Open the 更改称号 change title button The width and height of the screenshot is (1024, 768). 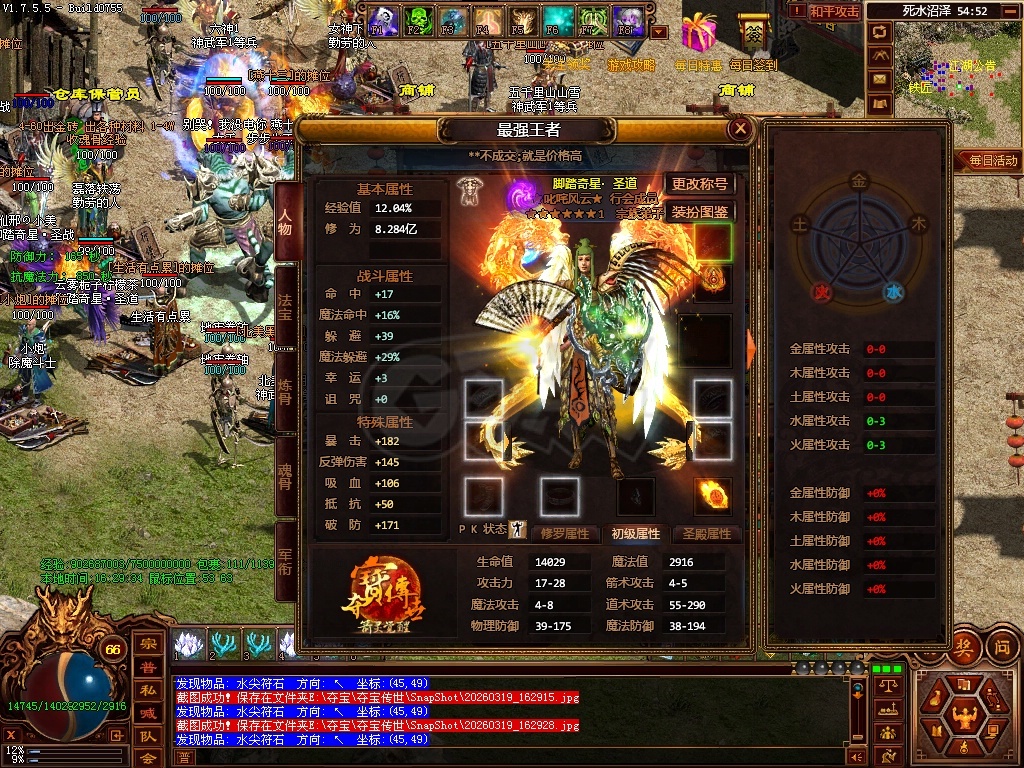pos(699,184)
